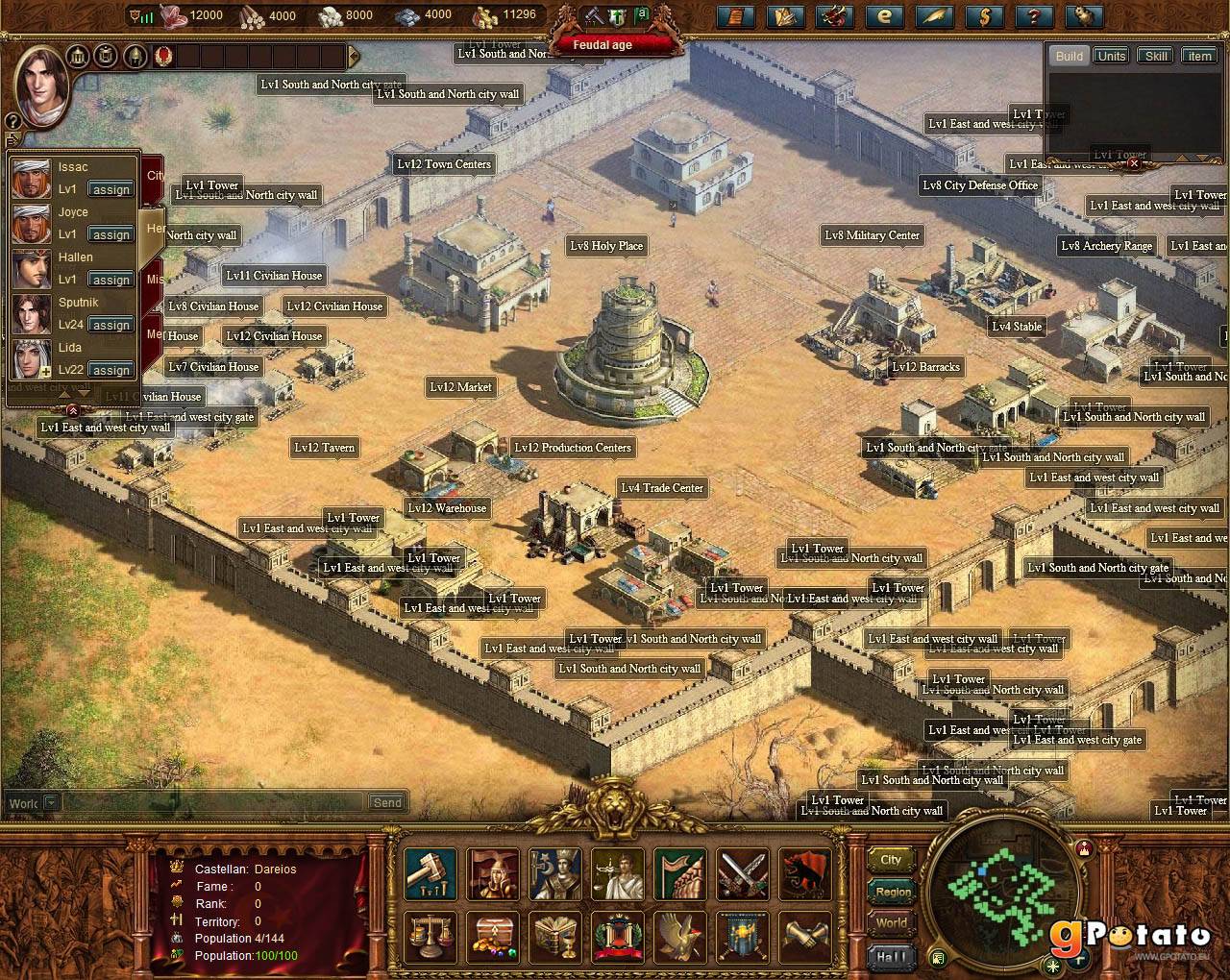Assign the Lv24 hero Sputnik

[111, 325]
